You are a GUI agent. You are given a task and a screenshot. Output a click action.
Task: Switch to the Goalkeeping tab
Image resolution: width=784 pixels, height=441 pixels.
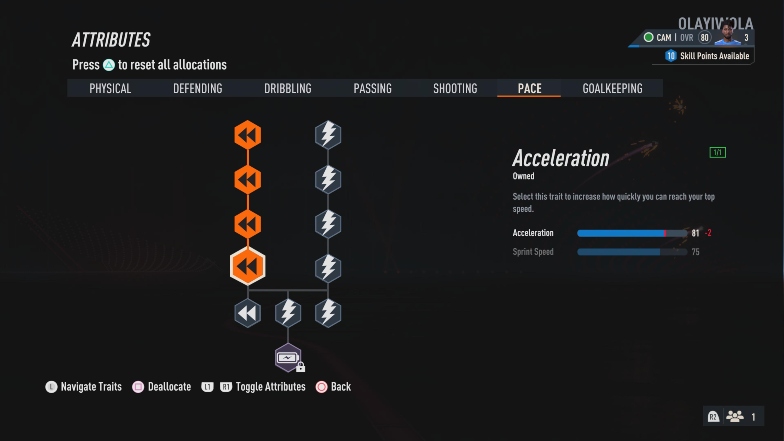pyautogui.click(x=612, y=89)
